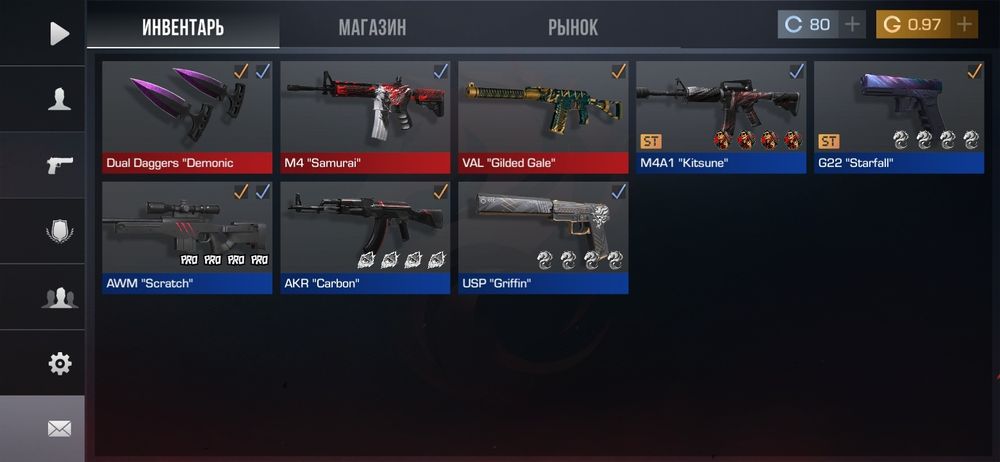Viewport: 1000px width, 462px height.
Task: Add gold currency with the plus button
Action: click(964, 24)
